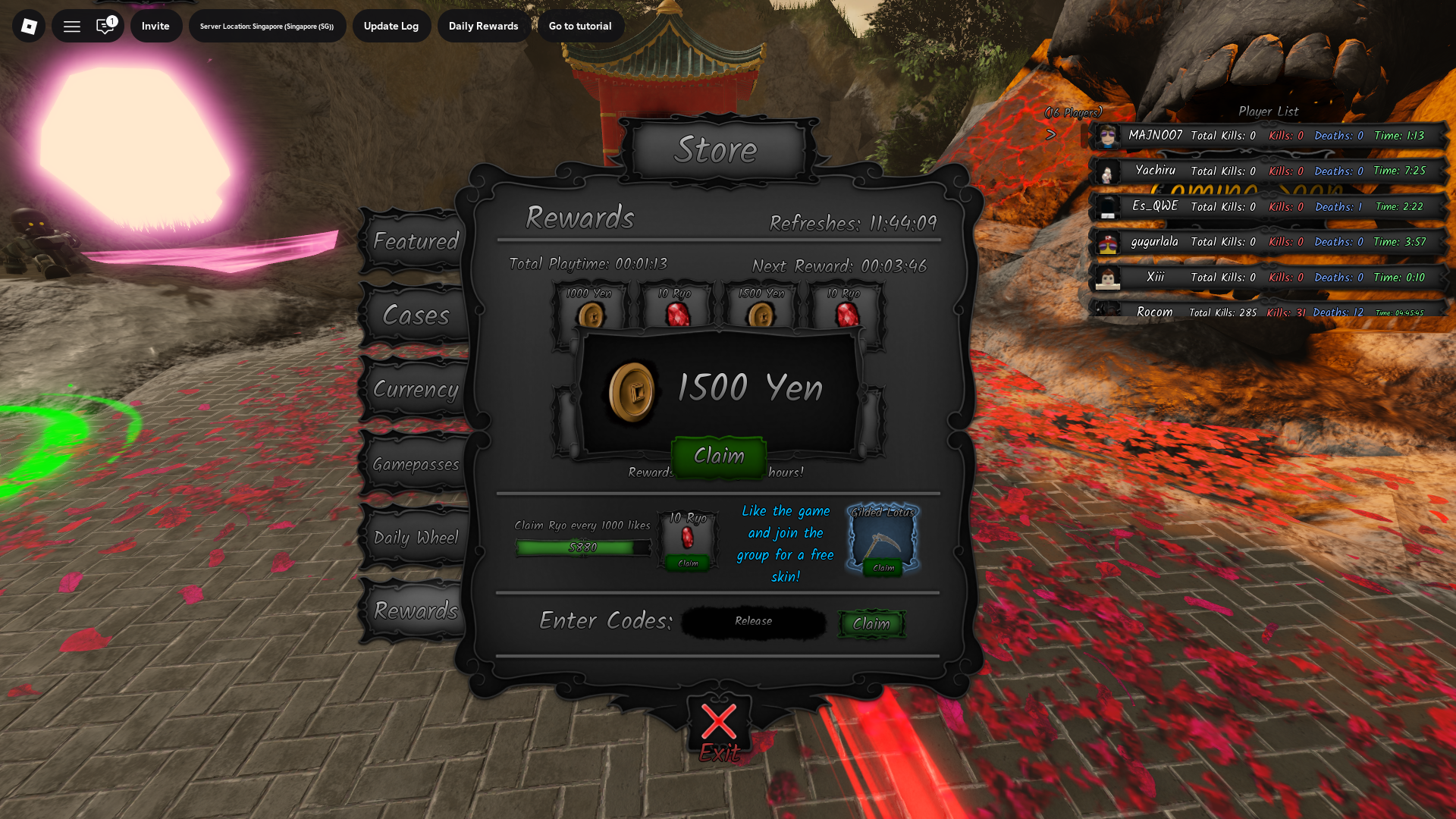Open the Go to tutorial button
This screenshot has height=819, width=1456.
click(580, 25)
